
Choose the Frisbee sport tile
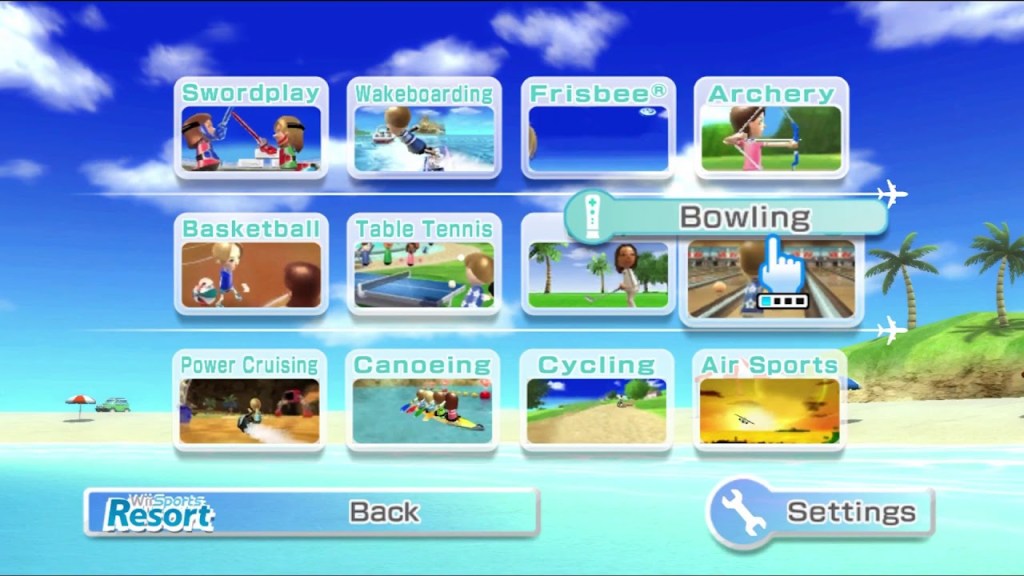[598, 129]
